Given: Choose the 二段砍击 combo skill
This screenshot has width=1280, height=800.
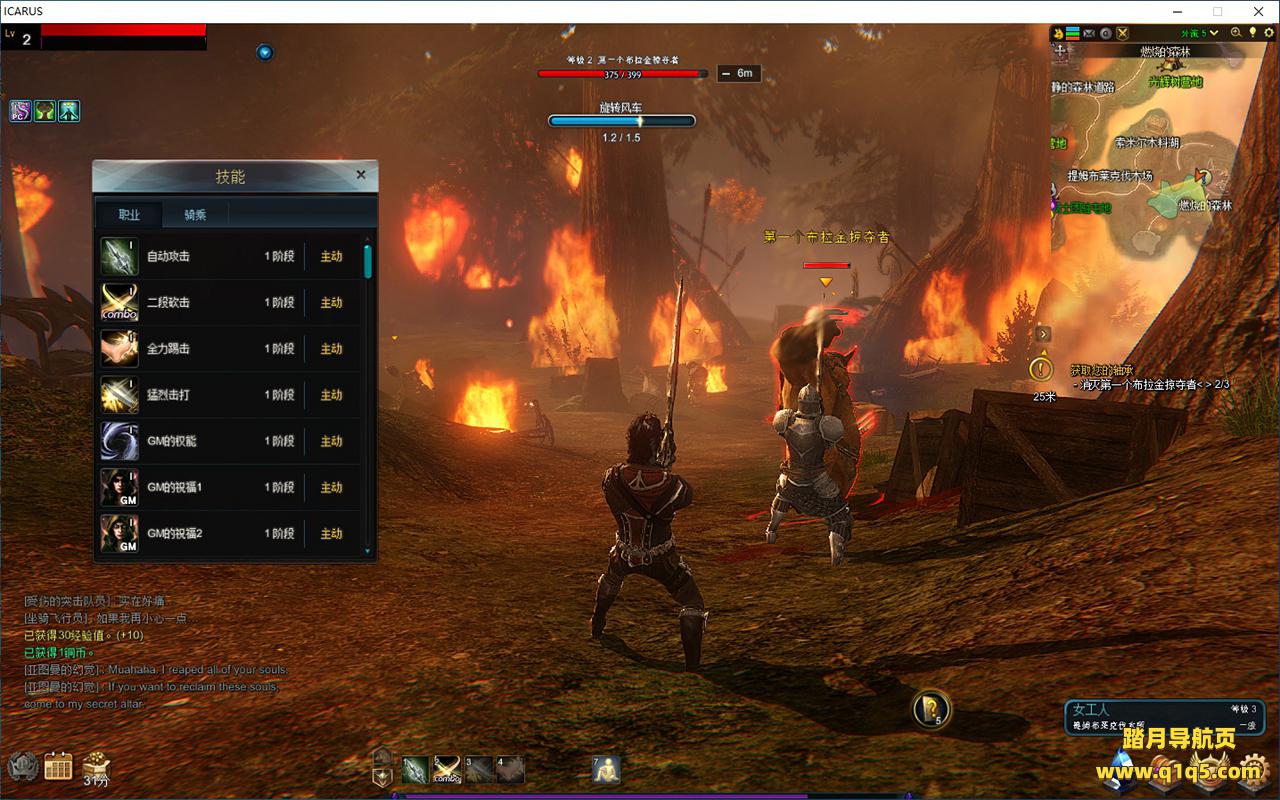Looking at the screenshot, I should tap(230, 303).
